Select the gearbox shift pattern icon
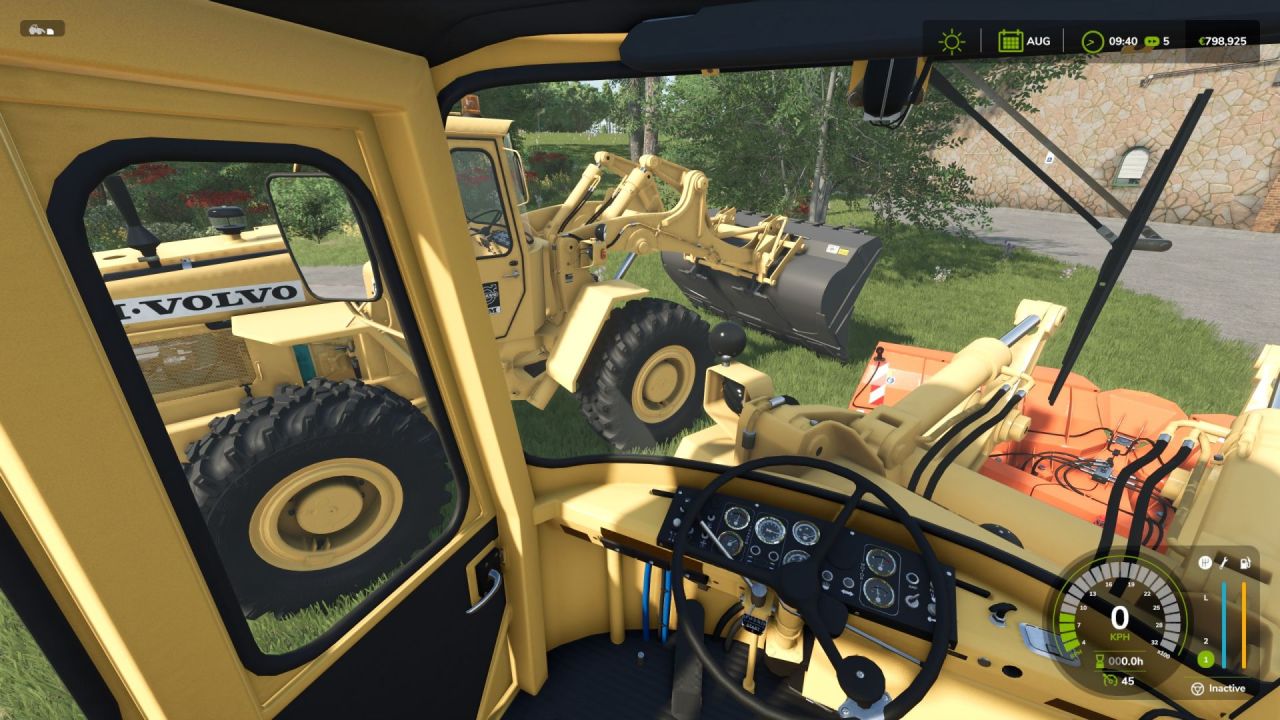 tap(1205, 561)
